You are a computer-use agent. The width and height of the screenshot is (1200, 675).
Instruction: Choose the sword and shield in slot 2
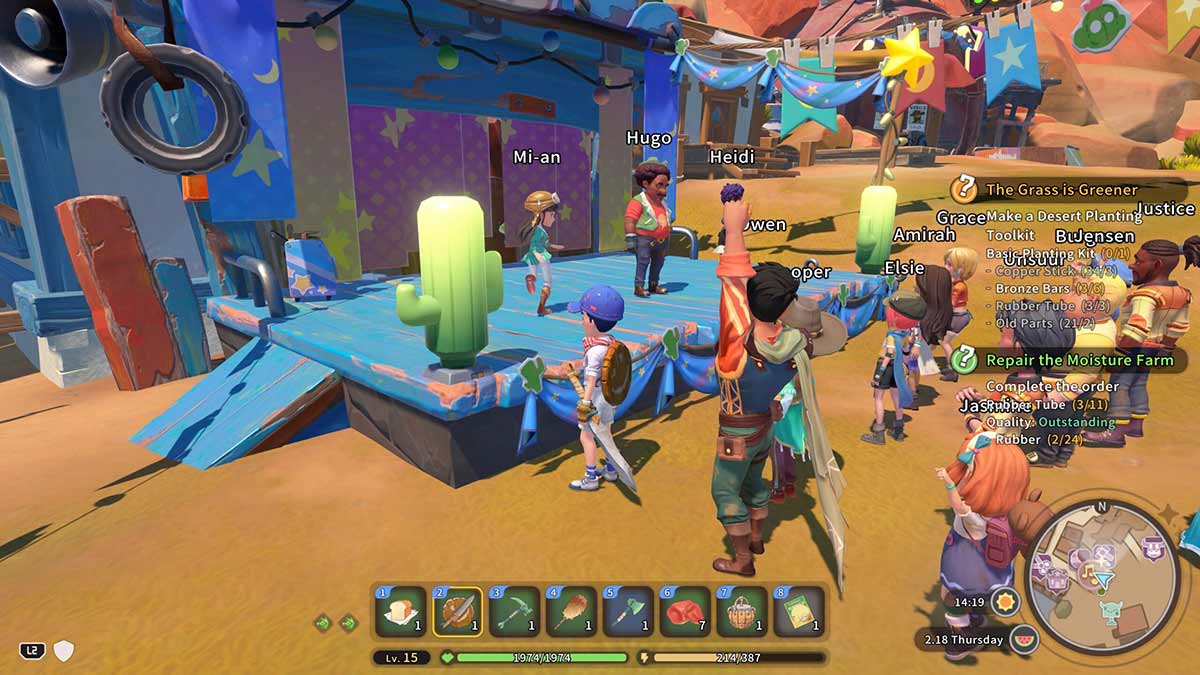pos(457,612)
